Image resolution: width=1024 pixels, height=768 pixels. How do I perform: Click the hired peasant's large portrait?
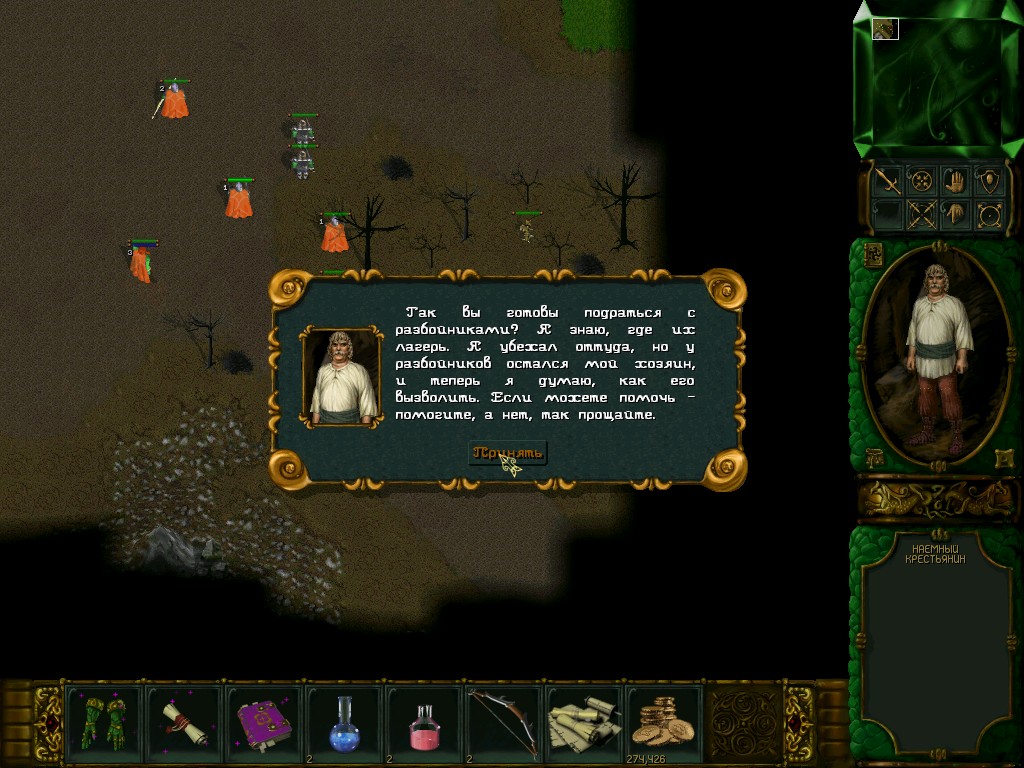[936, 355]
